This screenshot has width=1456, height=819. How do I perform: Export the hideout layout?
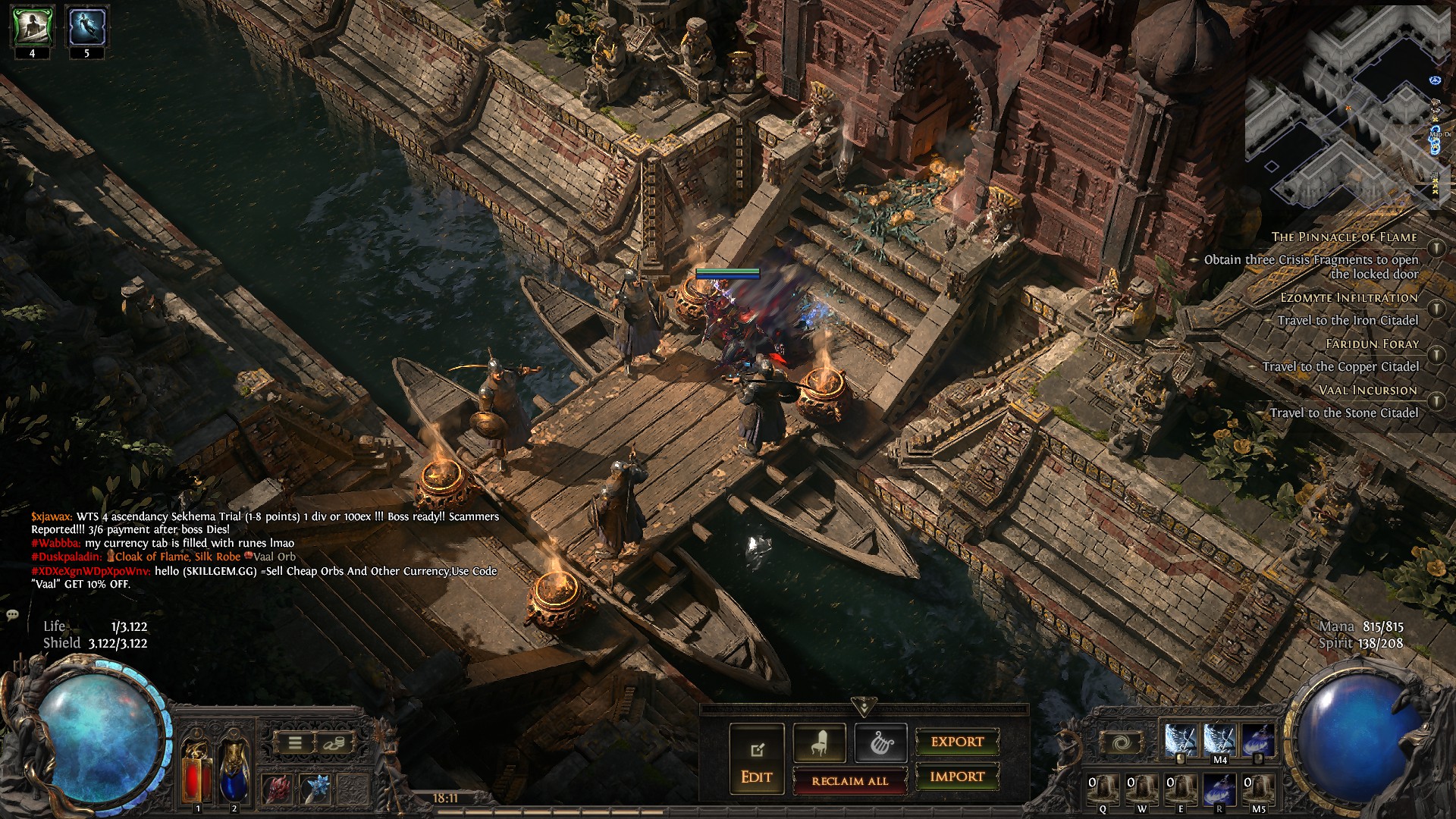click(x=957, y=742)
